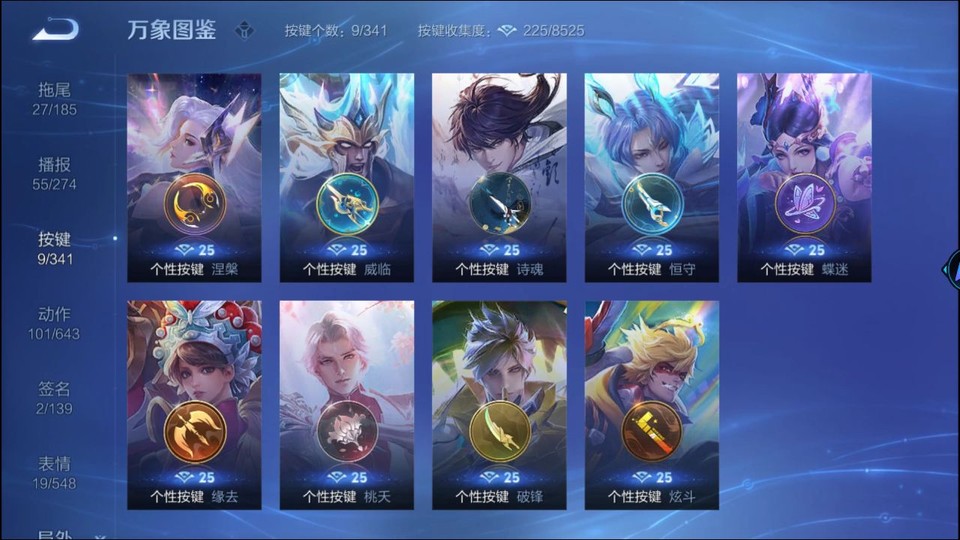Click the icon beside the 万象图鉴 title
The width and height of the screenshot is (960, 540).
244,30
